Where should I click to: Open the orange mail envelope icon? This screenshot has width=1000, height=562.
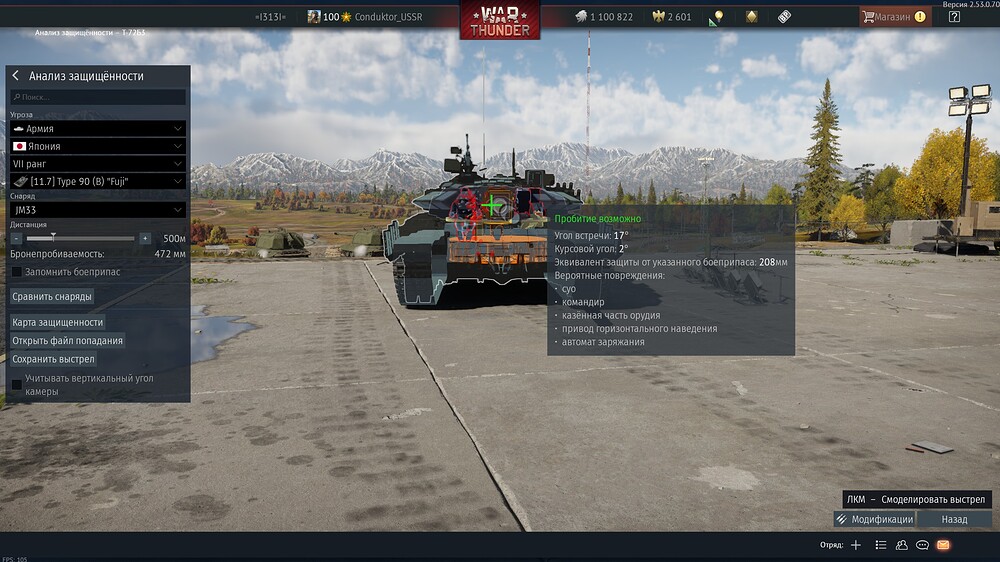pyautogui.click(x=942, y=545)
